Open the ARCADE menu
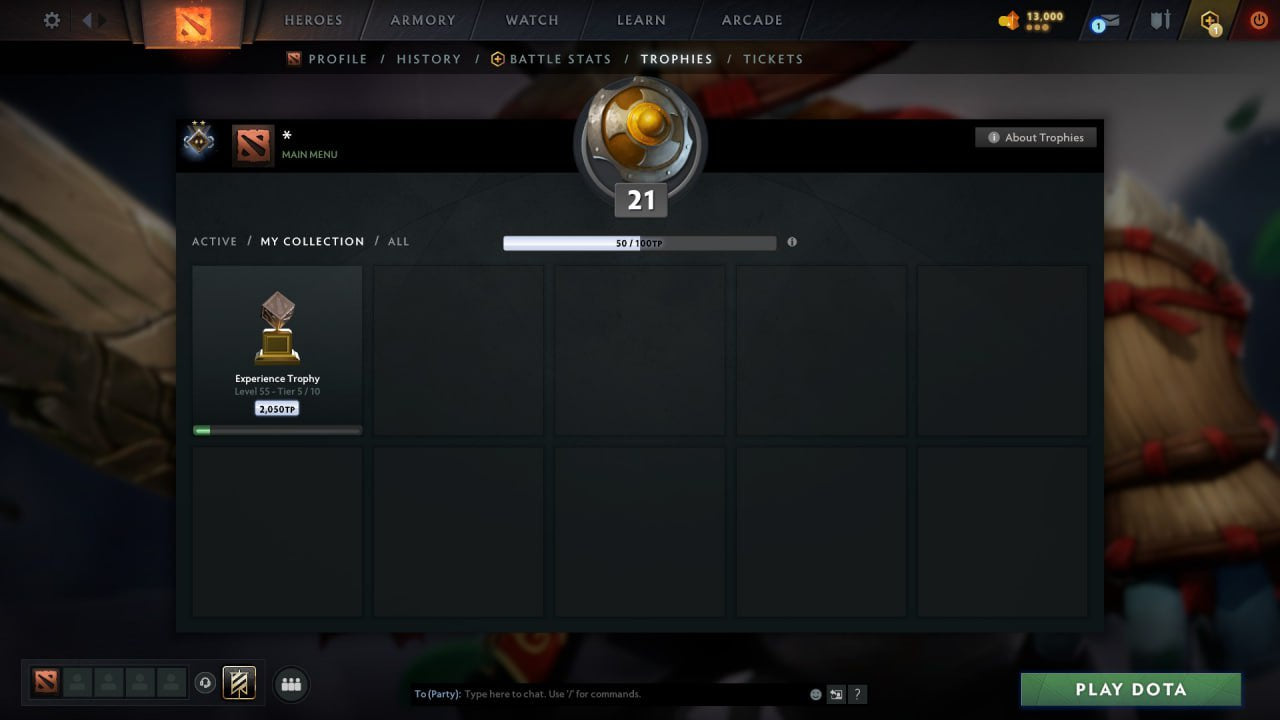 [x=751, y=20]
